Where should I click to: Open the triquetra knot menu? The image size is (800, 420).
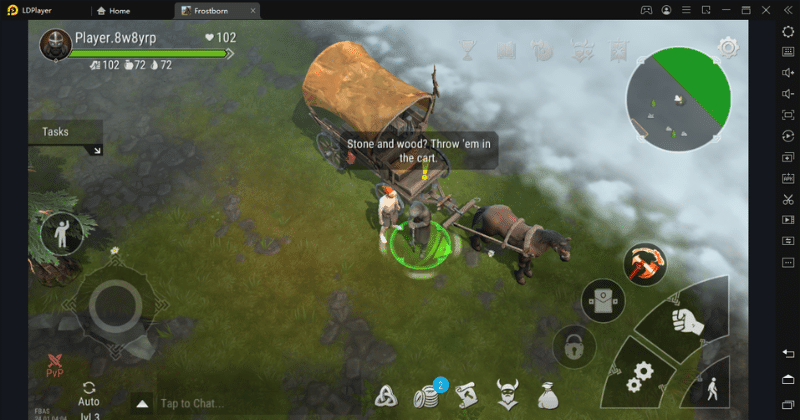tap(387, 396)
